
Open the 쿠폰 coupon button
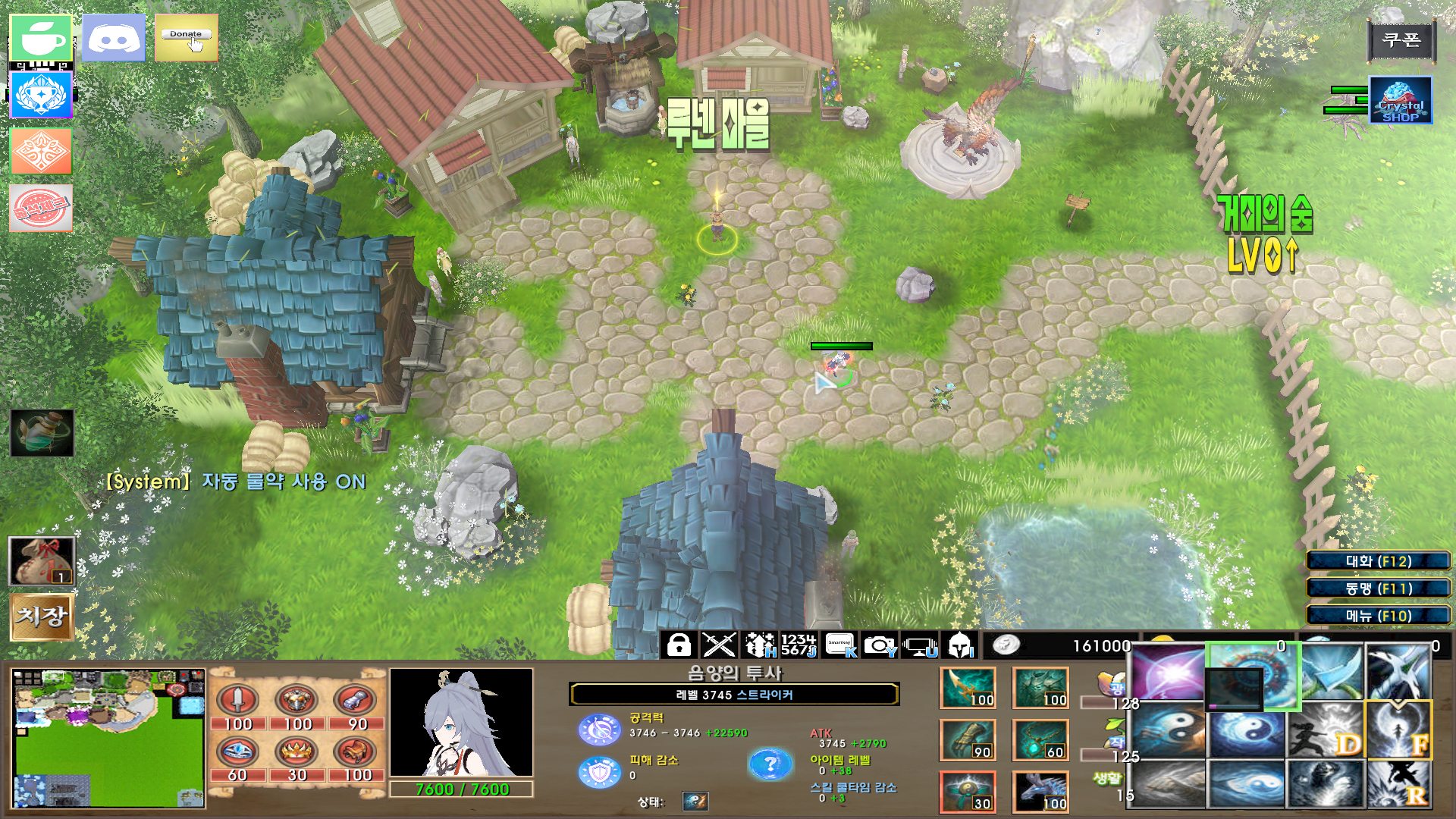1401,39
